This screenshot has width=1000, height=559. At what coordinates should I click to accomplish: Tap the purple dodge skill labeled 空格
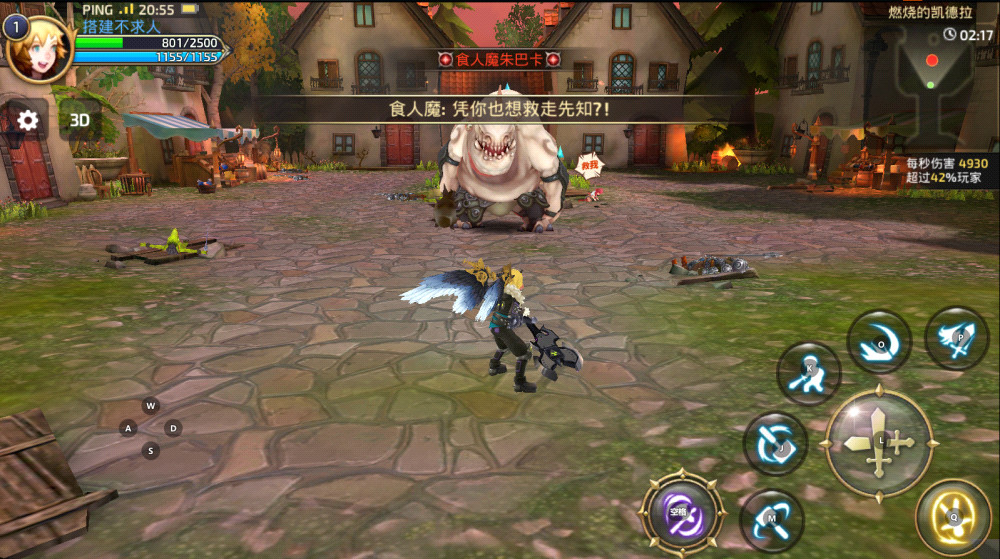(x=683, y=515)
